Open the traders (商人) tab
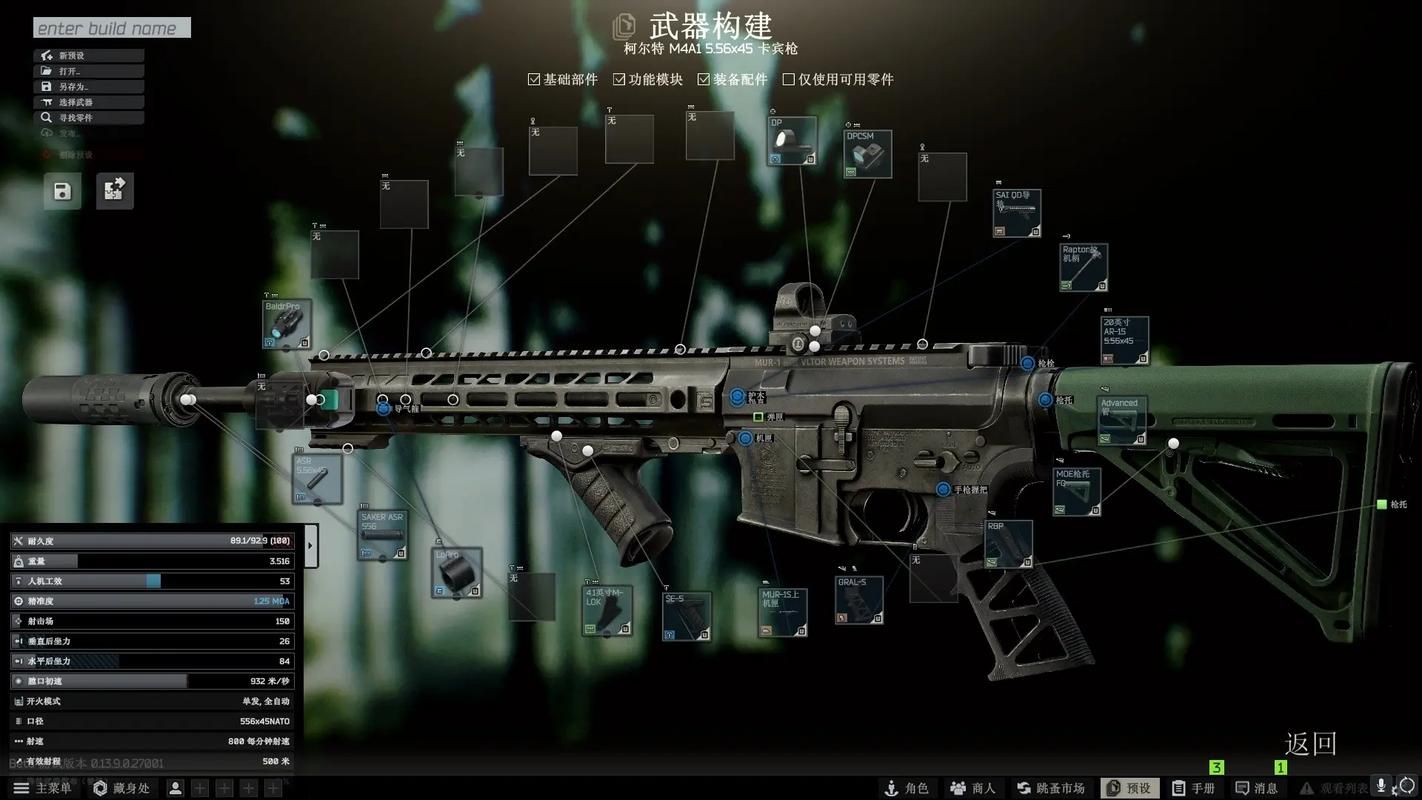Screen dimensions: 1422x800 click(972, 788)
